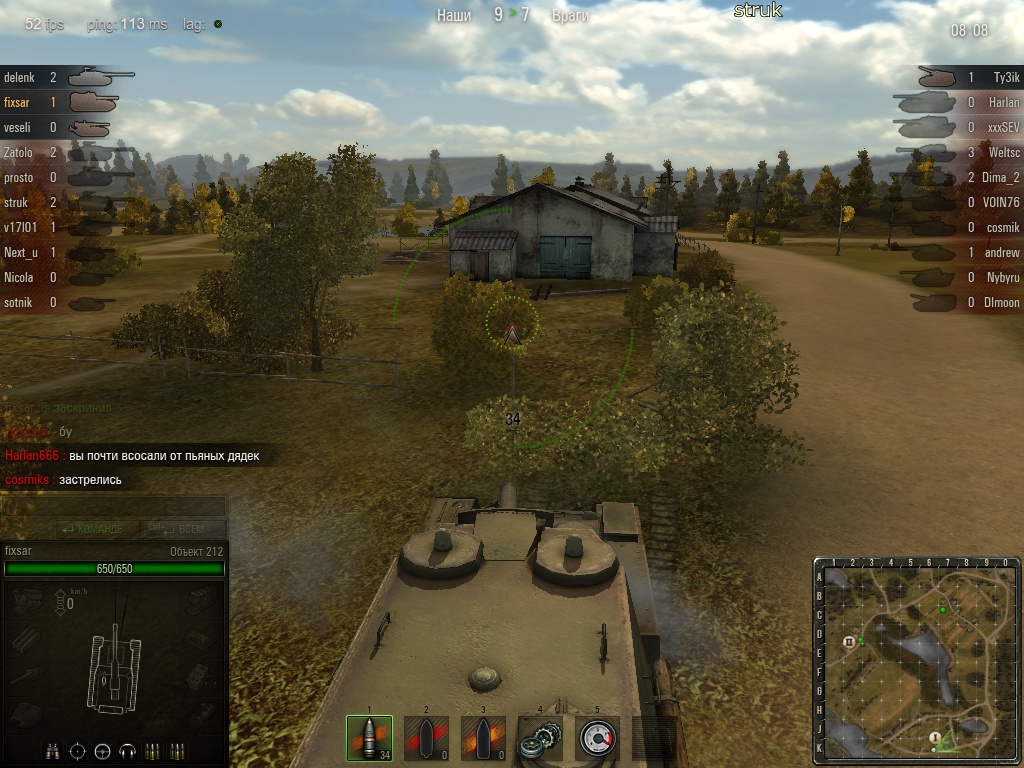Viewport: 1024px width, 768px height.
Task: Select enemy Weltsc in the enemy team list
Action: 1003,152
